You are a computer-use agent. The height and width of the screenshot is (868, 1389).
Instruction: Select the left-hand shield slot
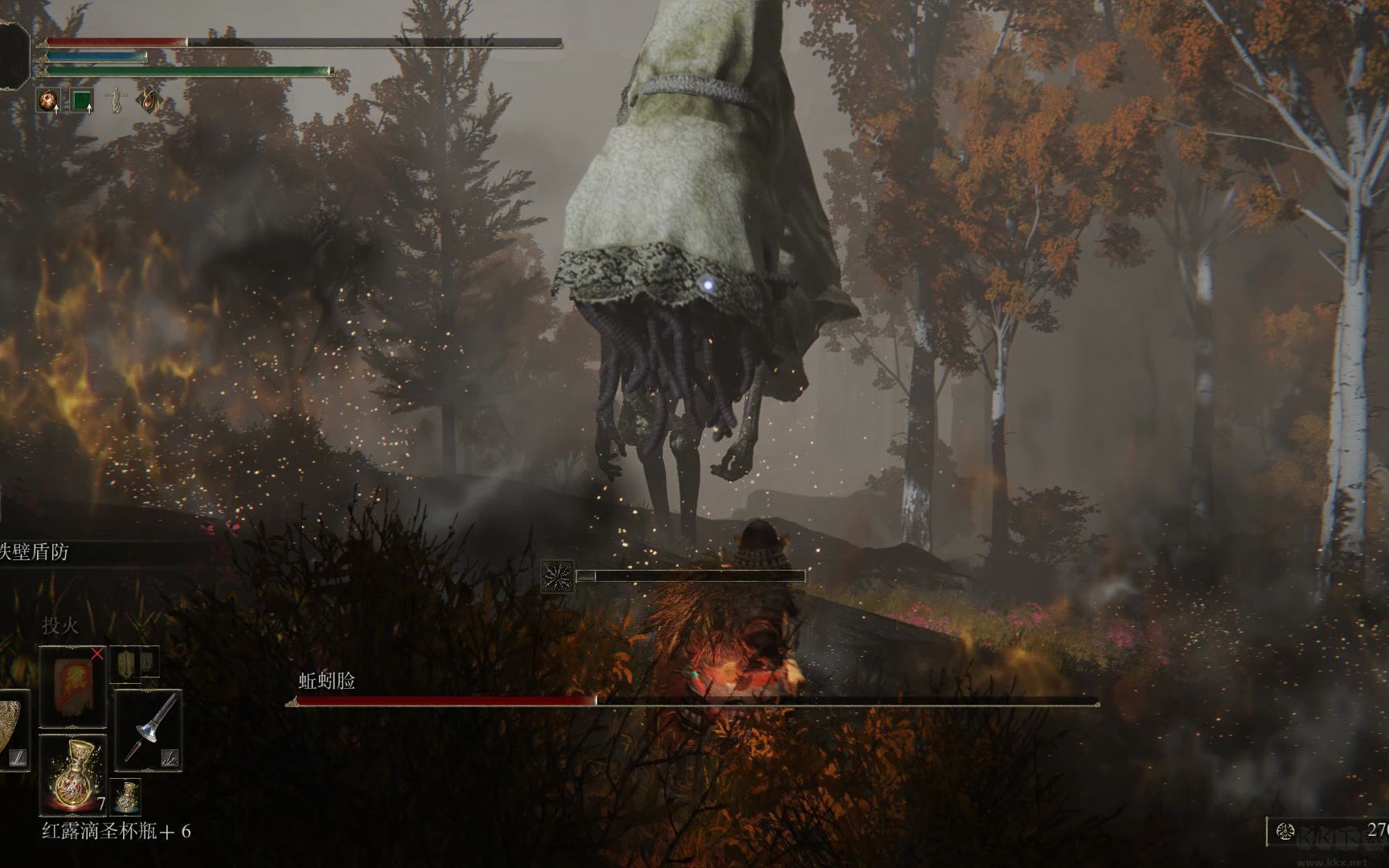point(12,730)
